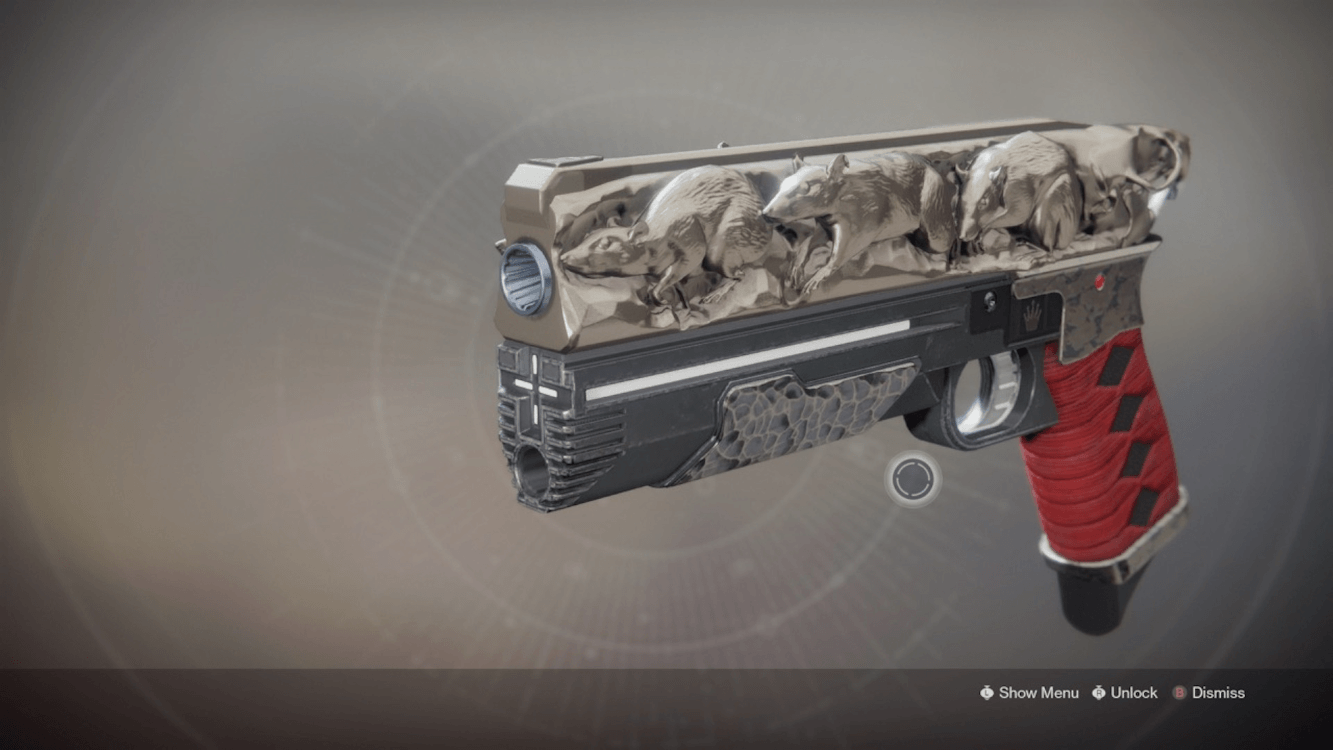This screenshot has height=750, width=1333.
Task: Show the menu from the footer bar
Action: coord(1029,693)
